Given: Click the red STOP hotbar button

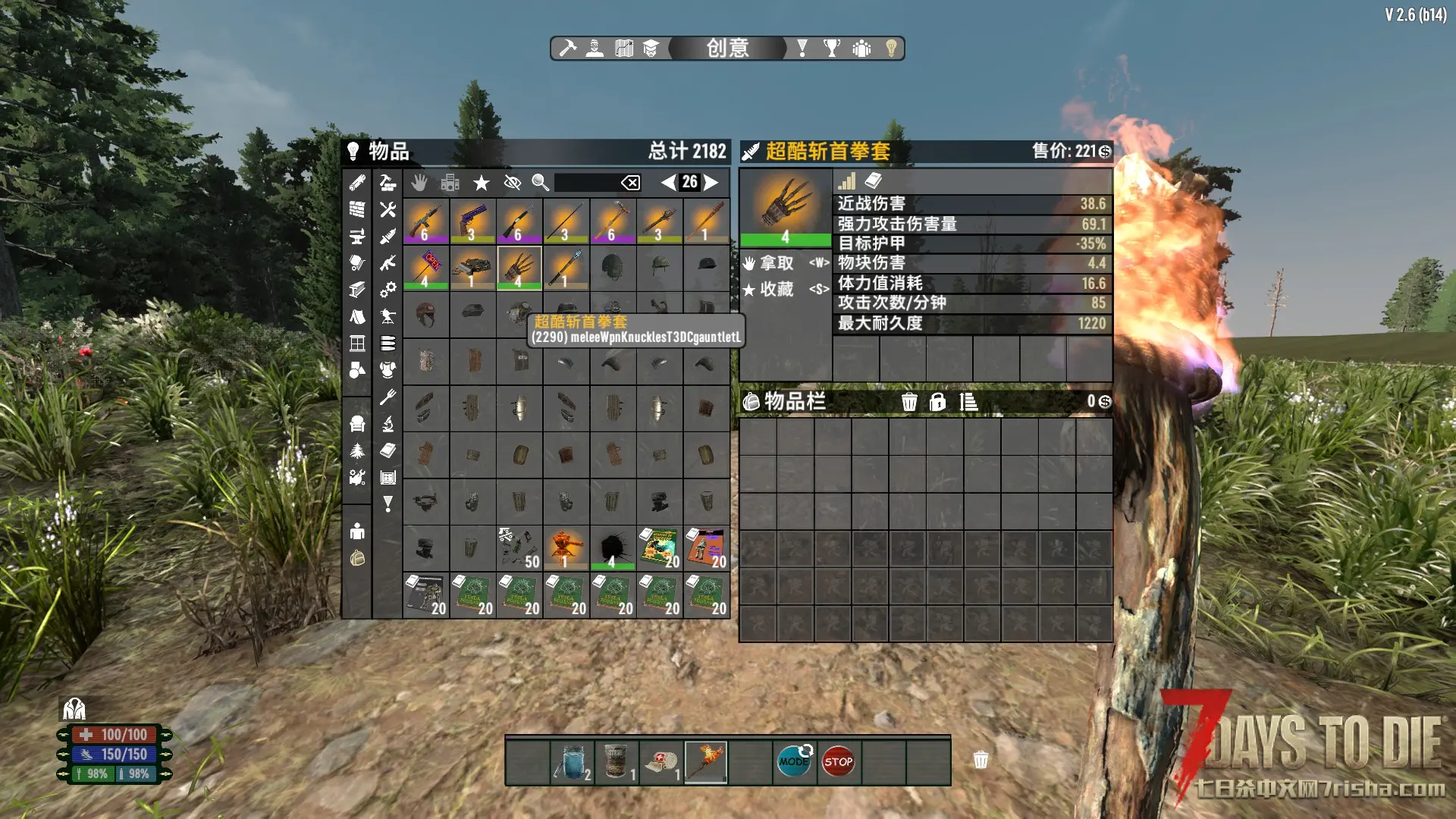Looking at the screenshot, I should pyautogui.click(x=838, y=761).
